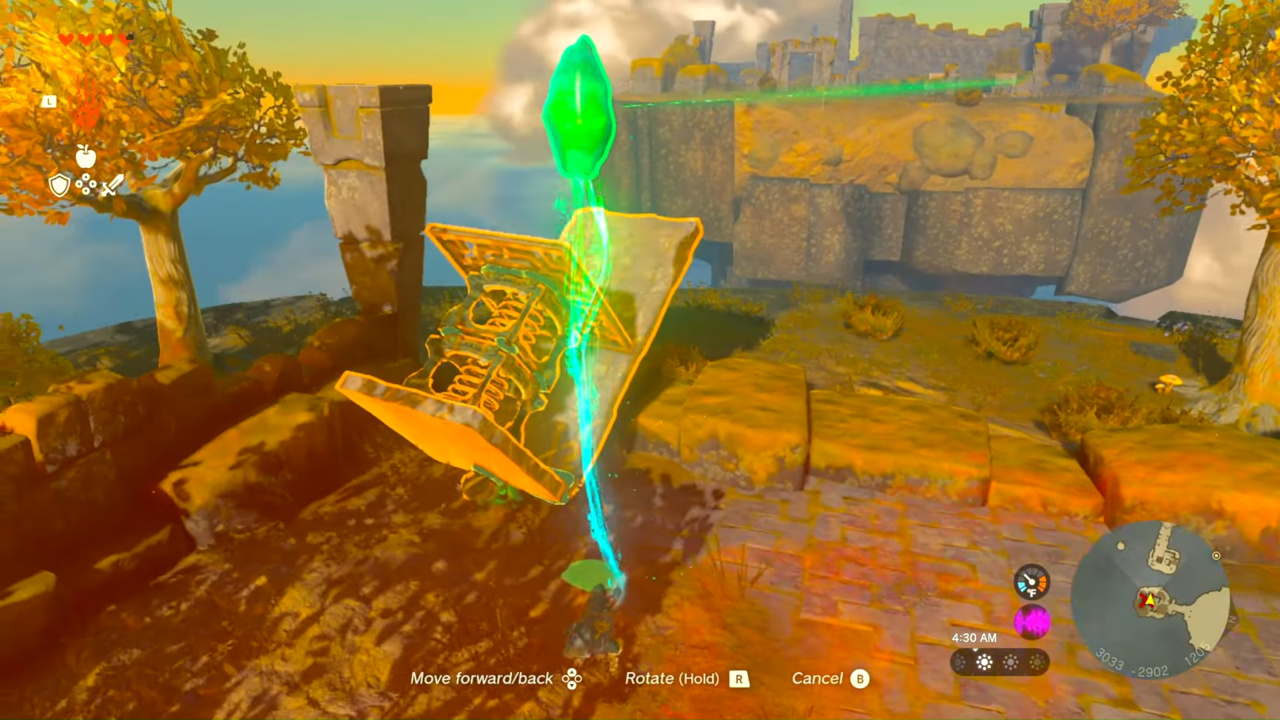The height and width of the screenshot is (720, 1280).
Task: Toggle the current sun weather segment on forecast bar
Action: (984, 661)
